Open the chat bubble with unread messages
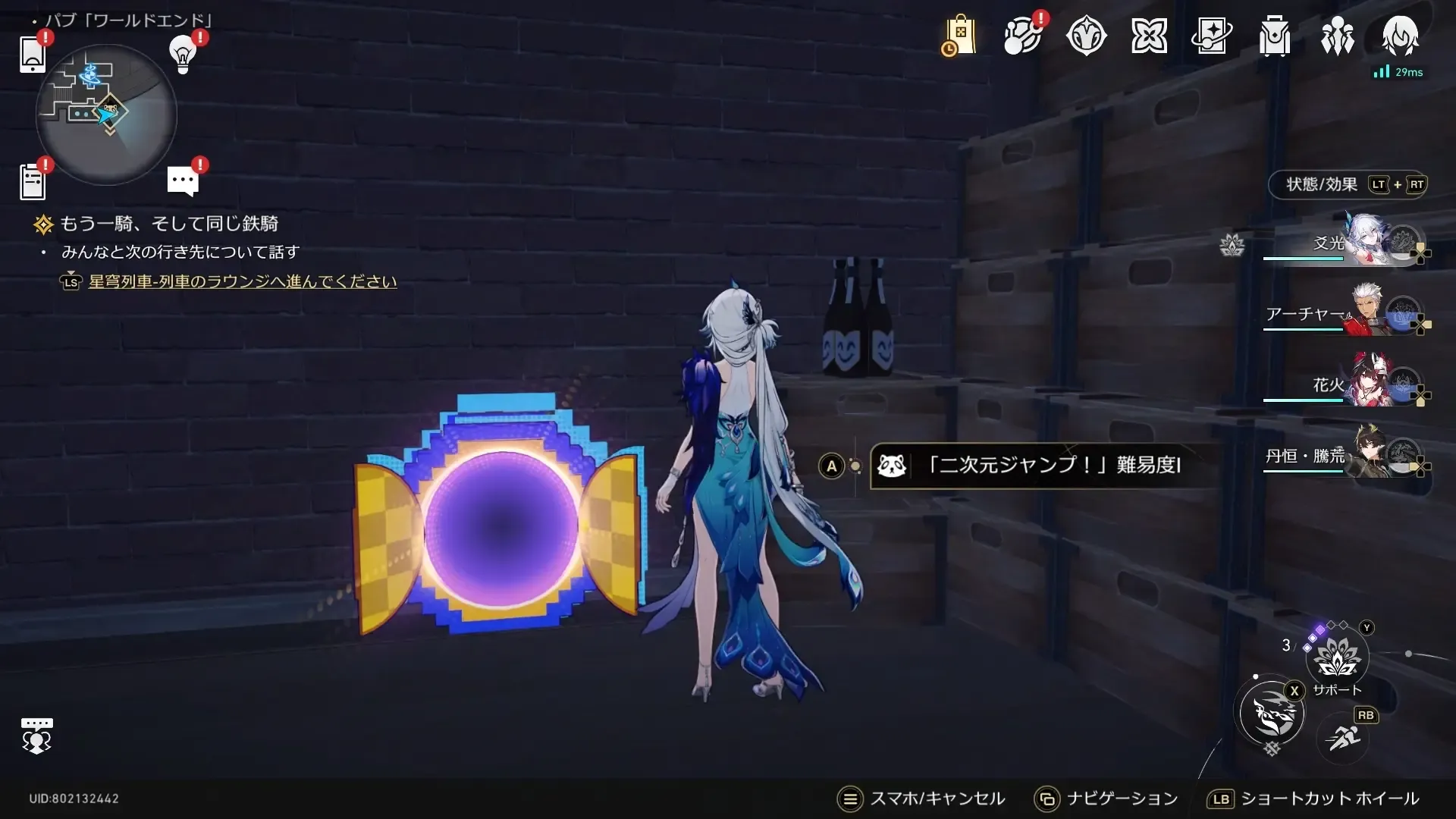Screen dimensions: 1456x819 click(182, 180)
